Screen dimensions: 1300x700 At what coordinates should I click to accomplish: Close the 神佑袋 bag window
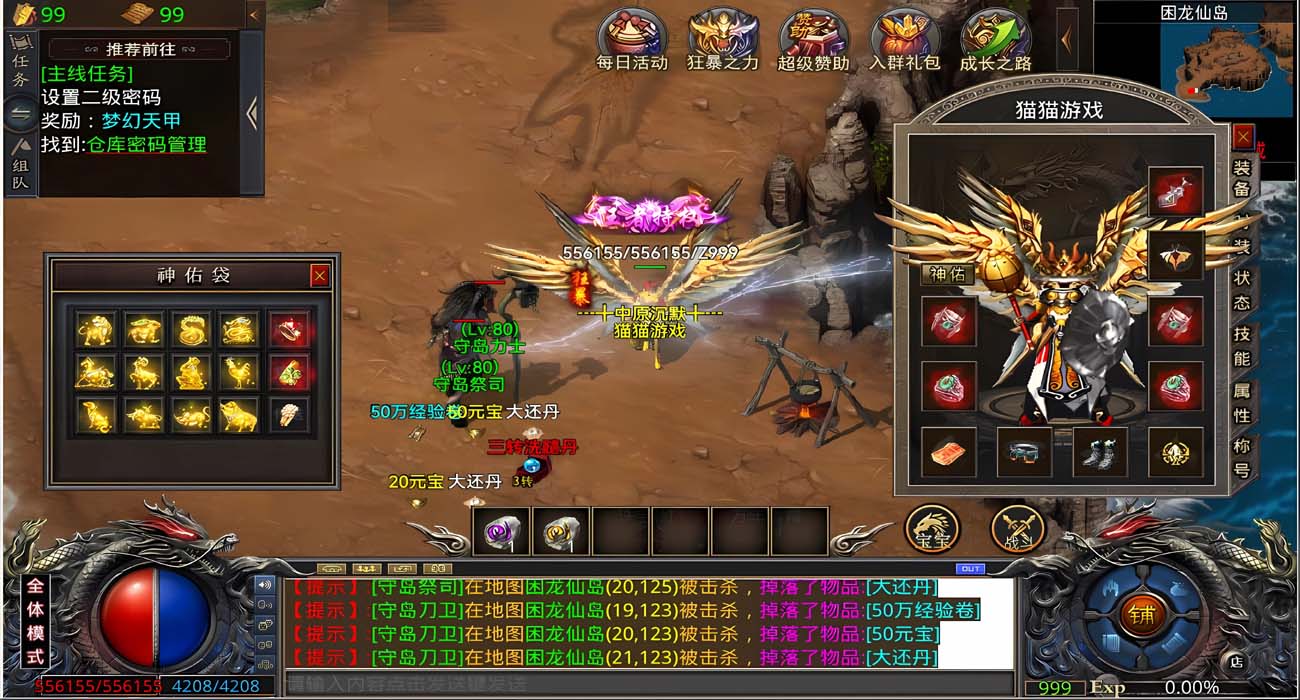click(319, 275)
